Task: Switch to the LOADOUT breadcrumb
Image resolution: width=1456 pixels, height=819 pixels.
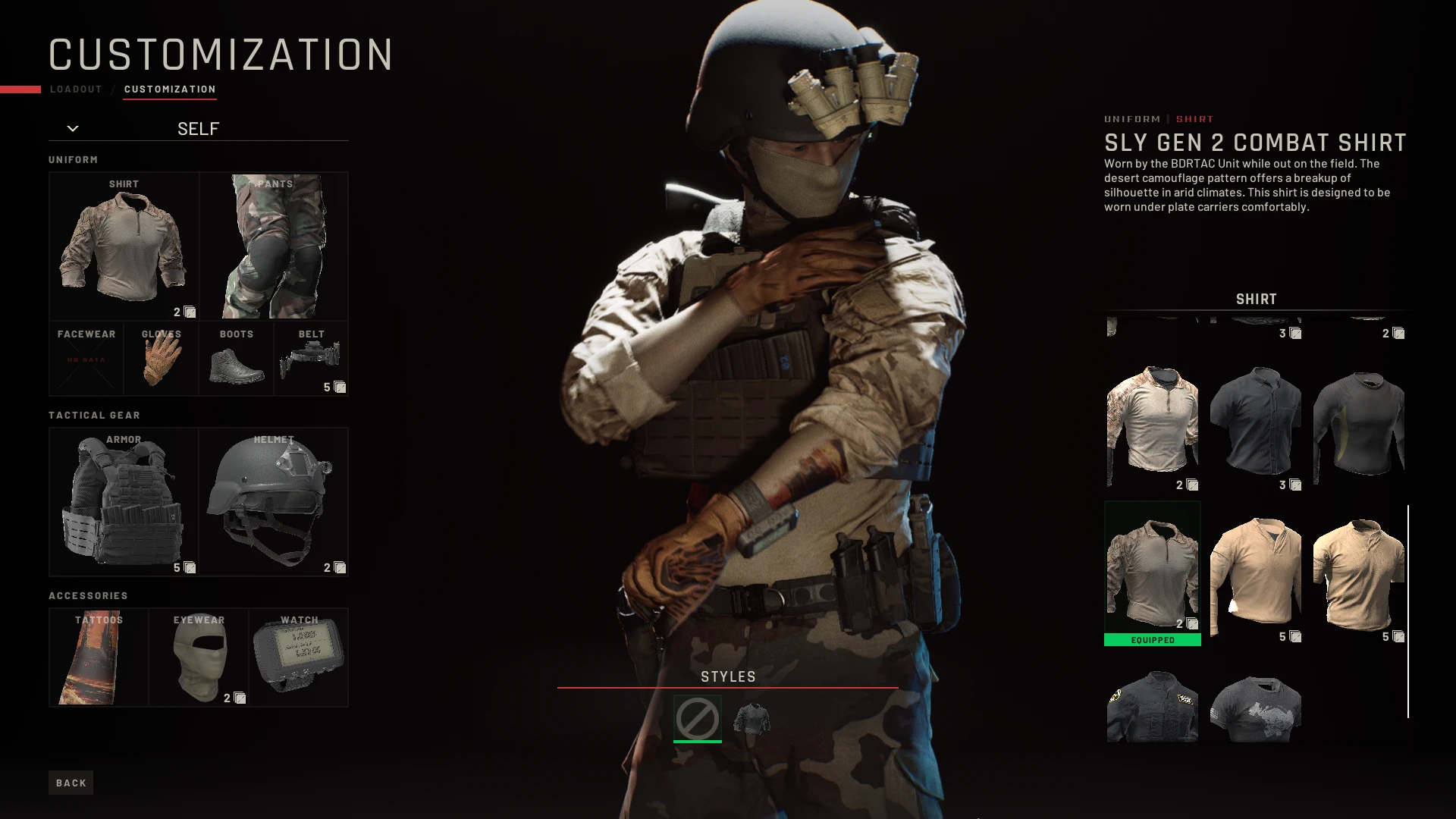Action: coord(75,89)
